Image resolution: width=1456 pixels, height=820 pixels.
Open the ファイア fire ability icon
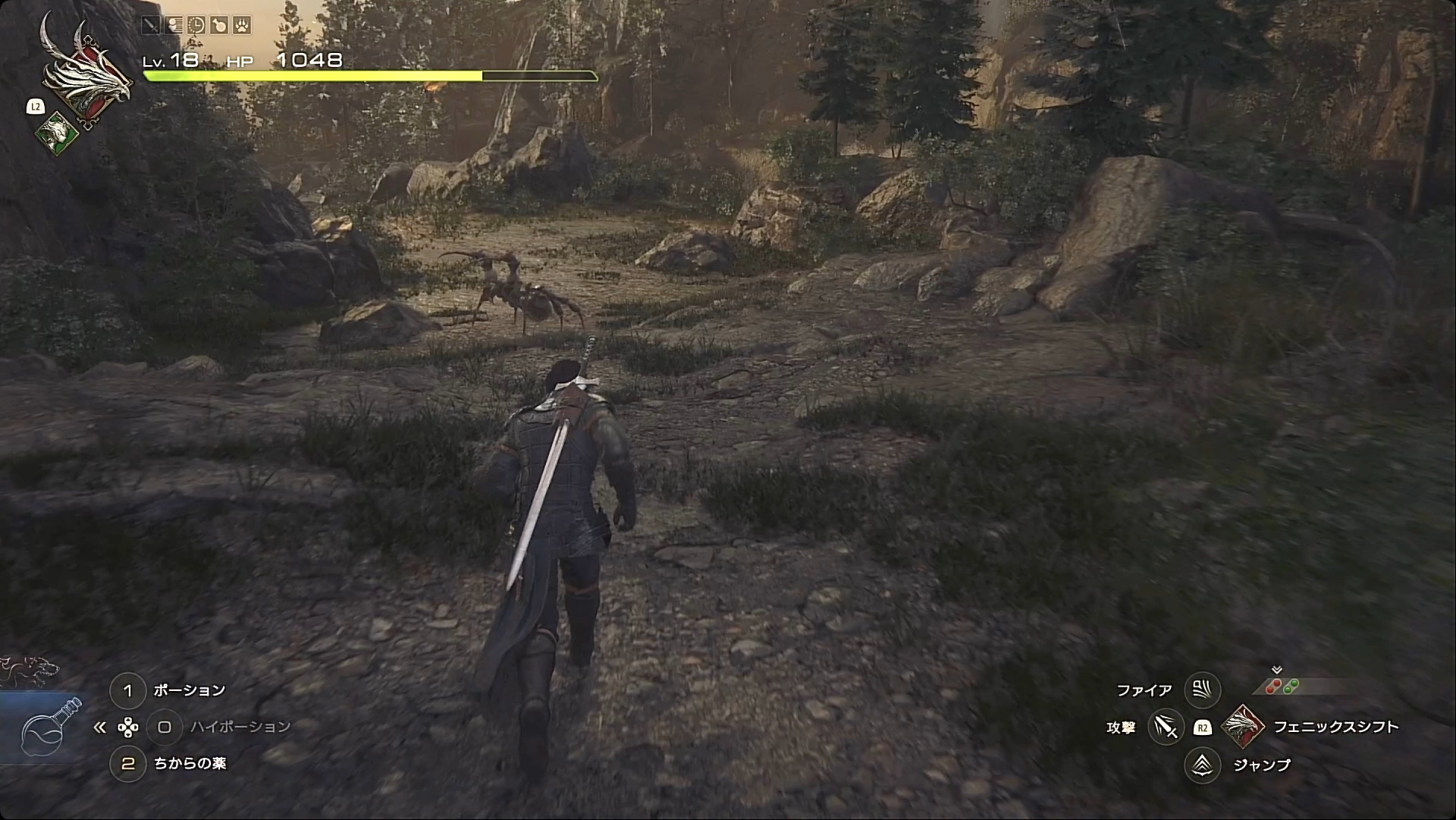1201,689
